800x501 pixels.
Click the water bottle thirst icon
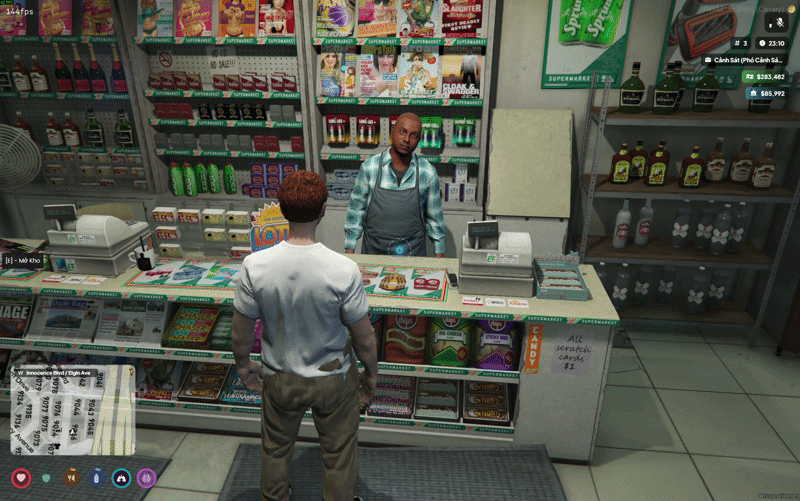(96, 478)
